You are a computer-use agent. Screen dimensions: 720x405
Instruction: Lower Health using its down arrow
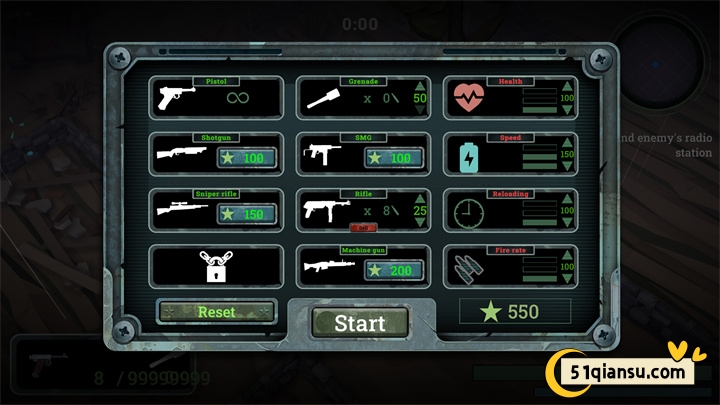(567, 111)
